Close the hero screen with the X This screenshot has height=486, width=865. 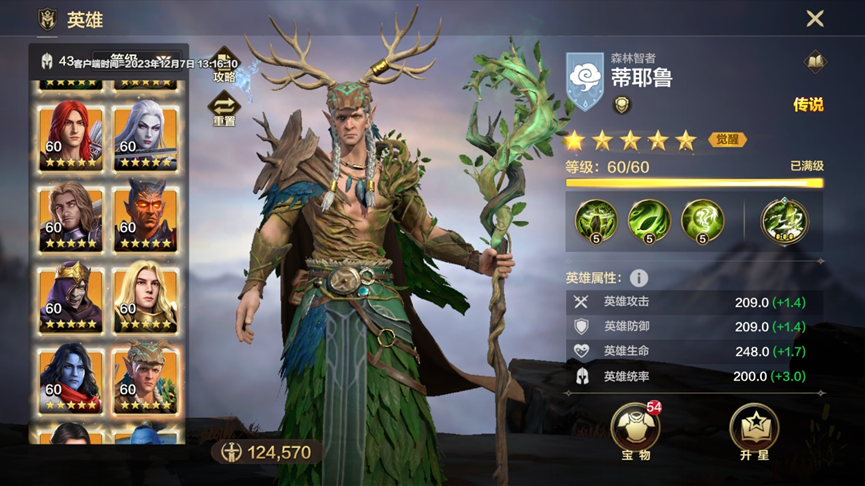[815, 18]
